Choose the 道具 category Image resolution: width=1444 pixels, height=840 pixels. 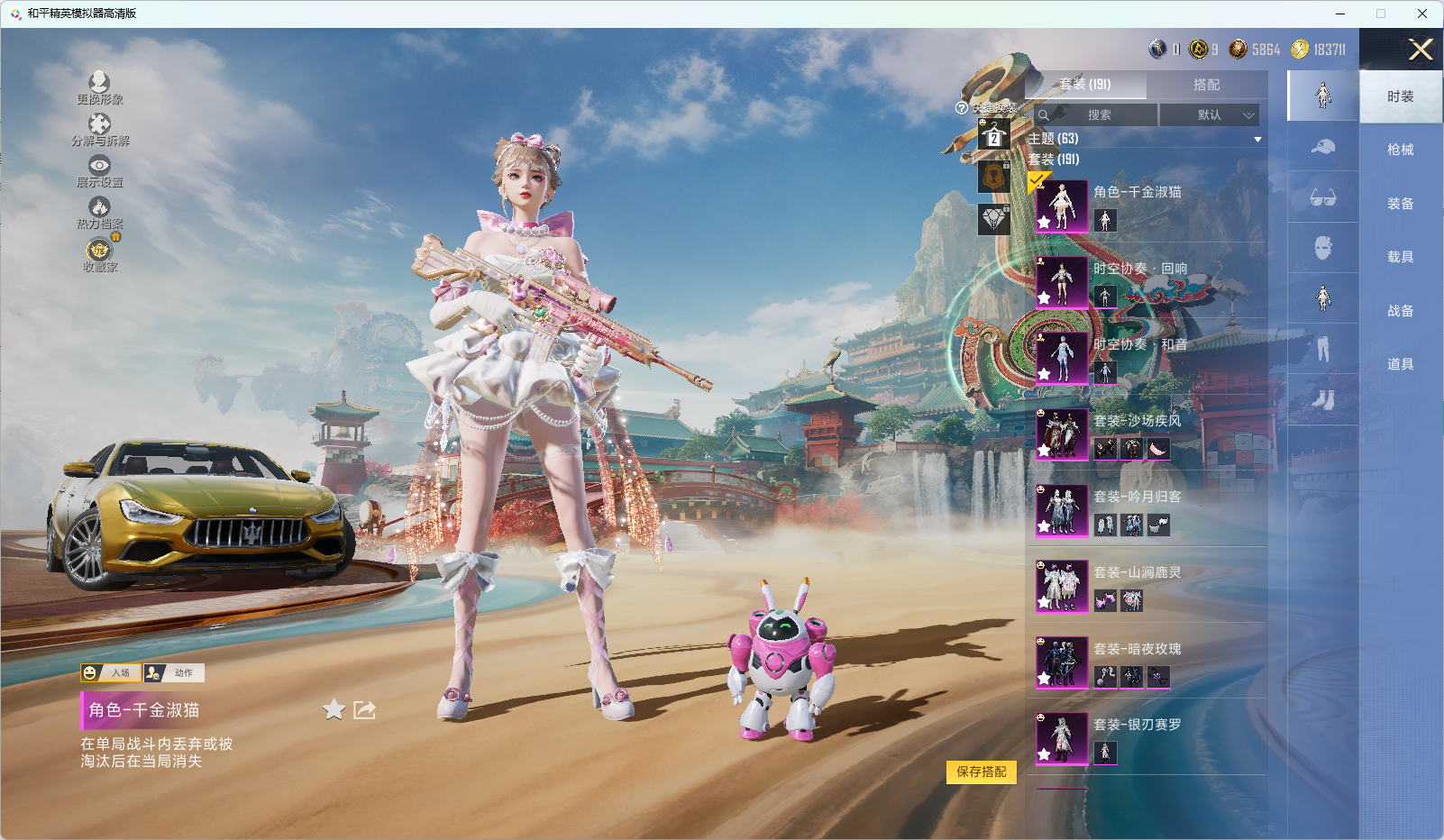pyautogui.click(x=1400, y=364)
